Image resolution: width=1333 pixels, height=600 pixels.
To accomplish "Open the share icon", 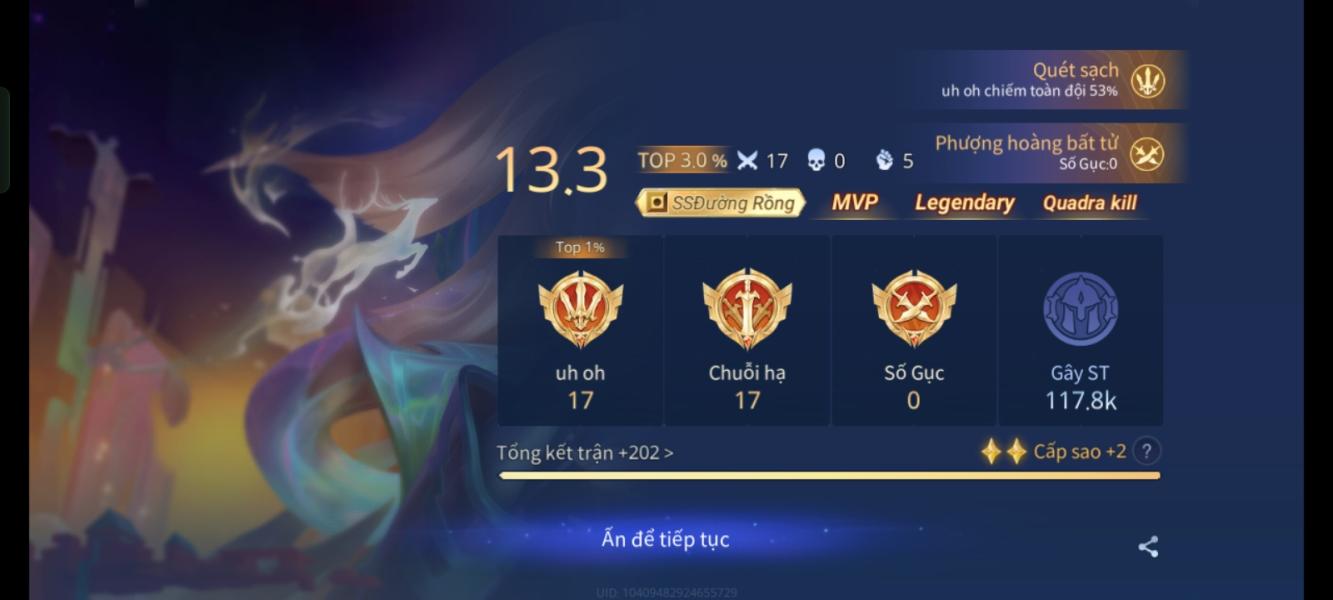I will pos(1148,546).
